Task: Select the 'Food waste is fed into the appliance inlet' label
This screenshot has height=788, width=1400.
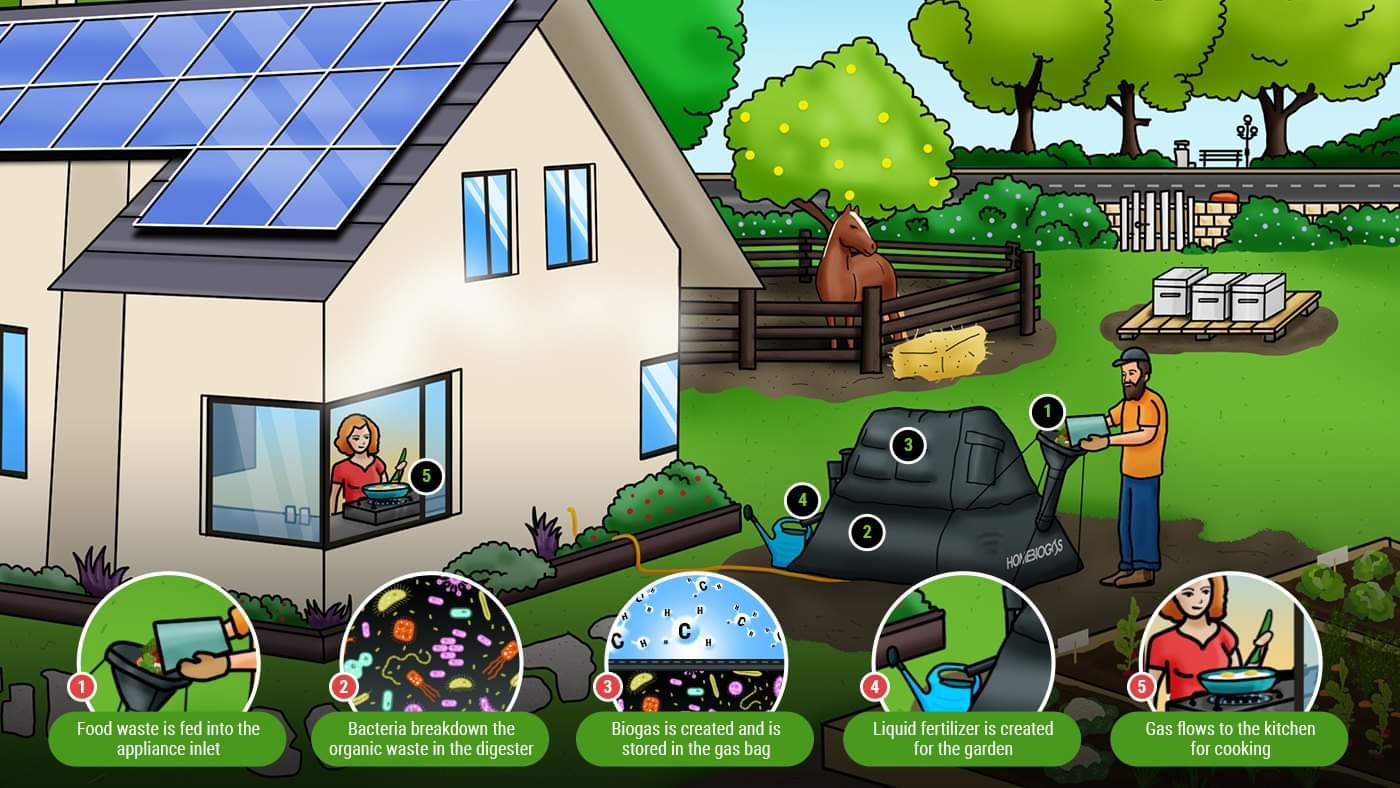Action: tap(166, 738)
